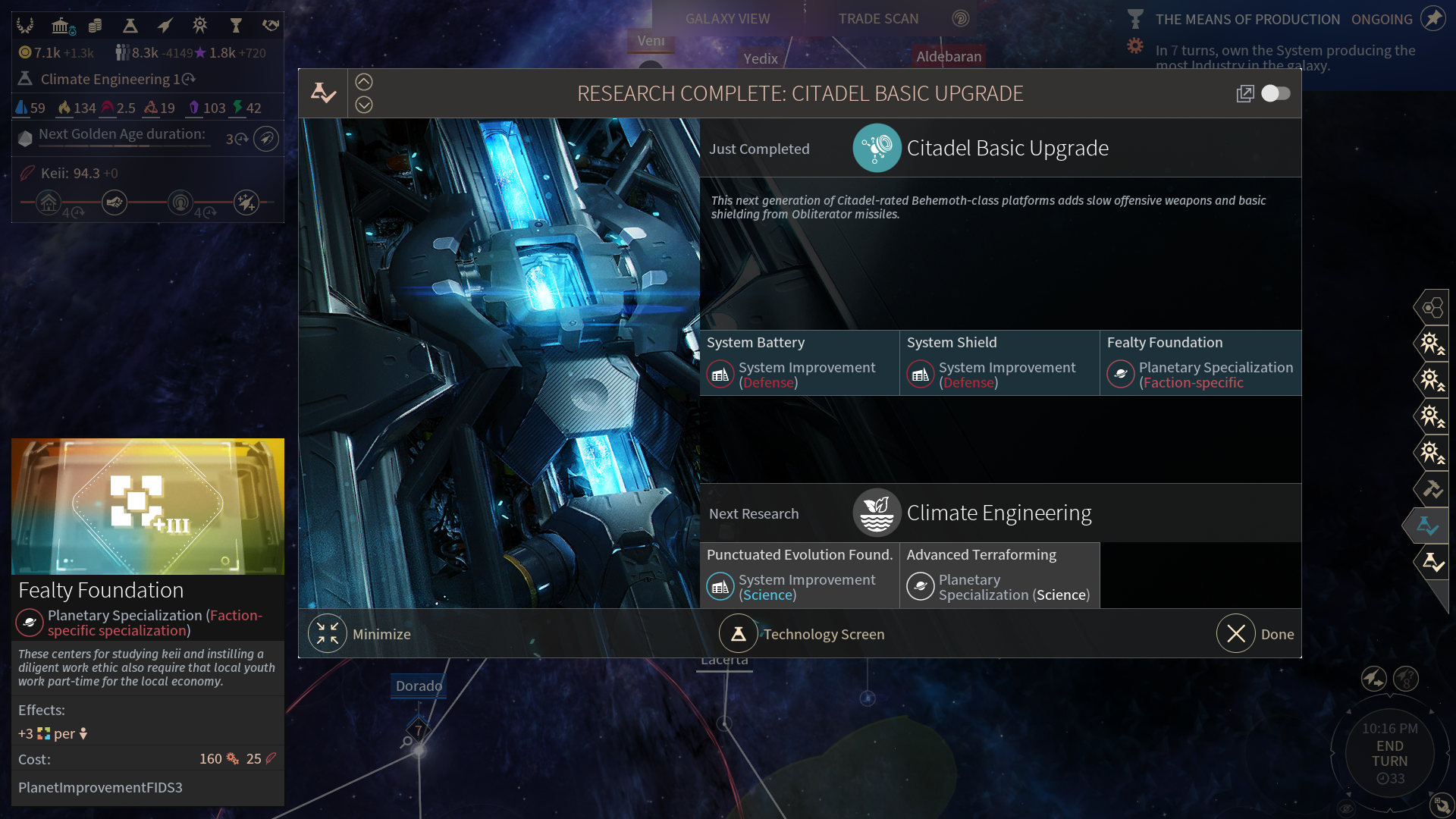Image resolution: width=1456 pixels, height=819 pixels.
Task: Open the Climate Engineering next research entry
Action: 998,513
